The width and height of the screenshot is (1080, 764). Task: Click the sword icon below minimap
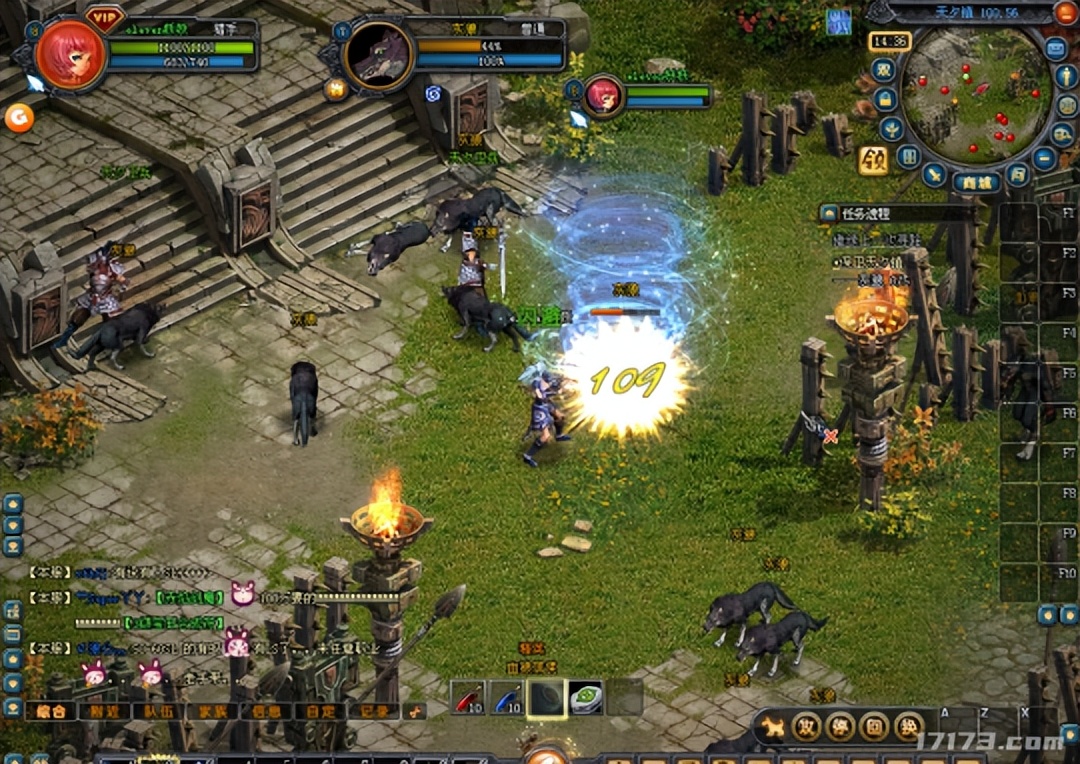click(934, 175)
